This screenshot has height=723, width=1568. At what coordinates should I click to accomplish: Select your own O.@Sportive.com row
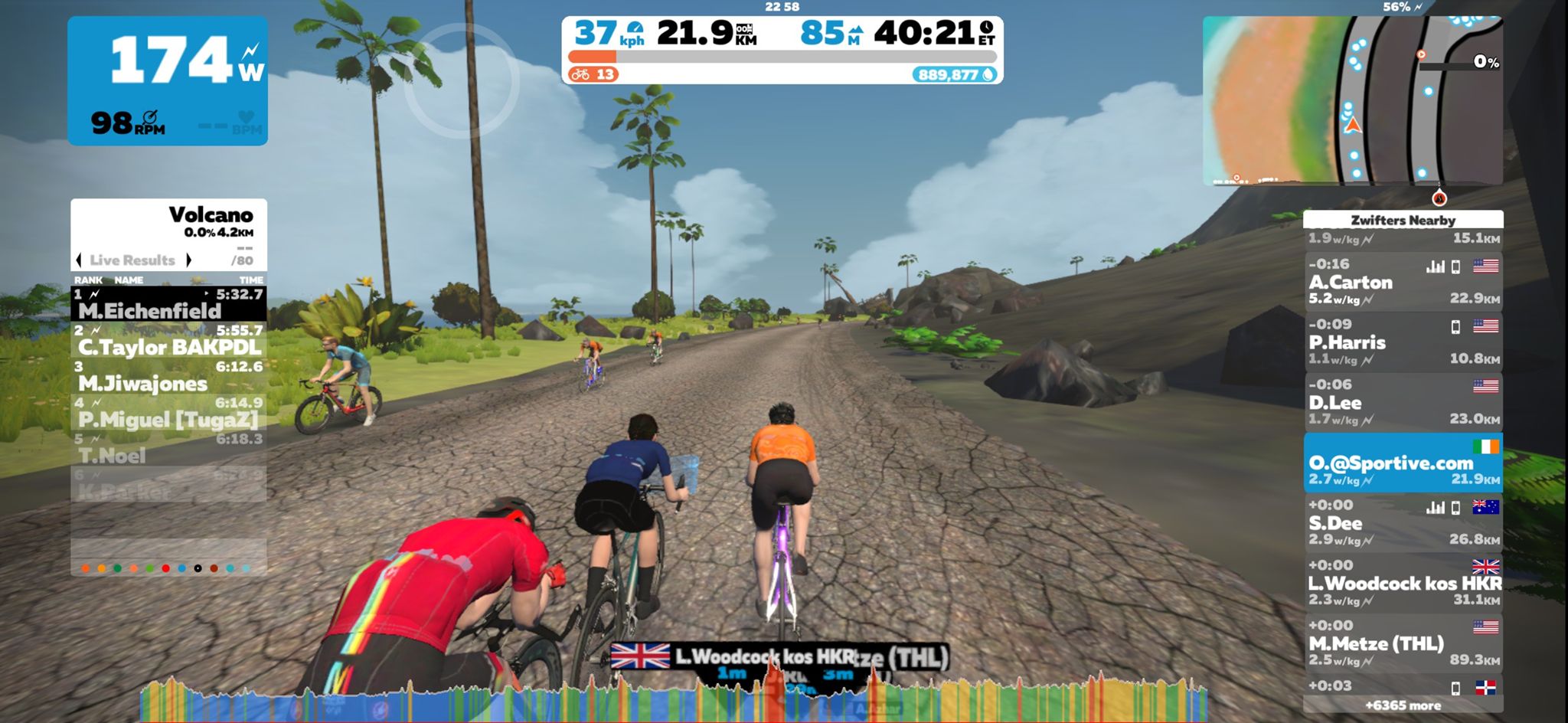[x=1403, y=463]
